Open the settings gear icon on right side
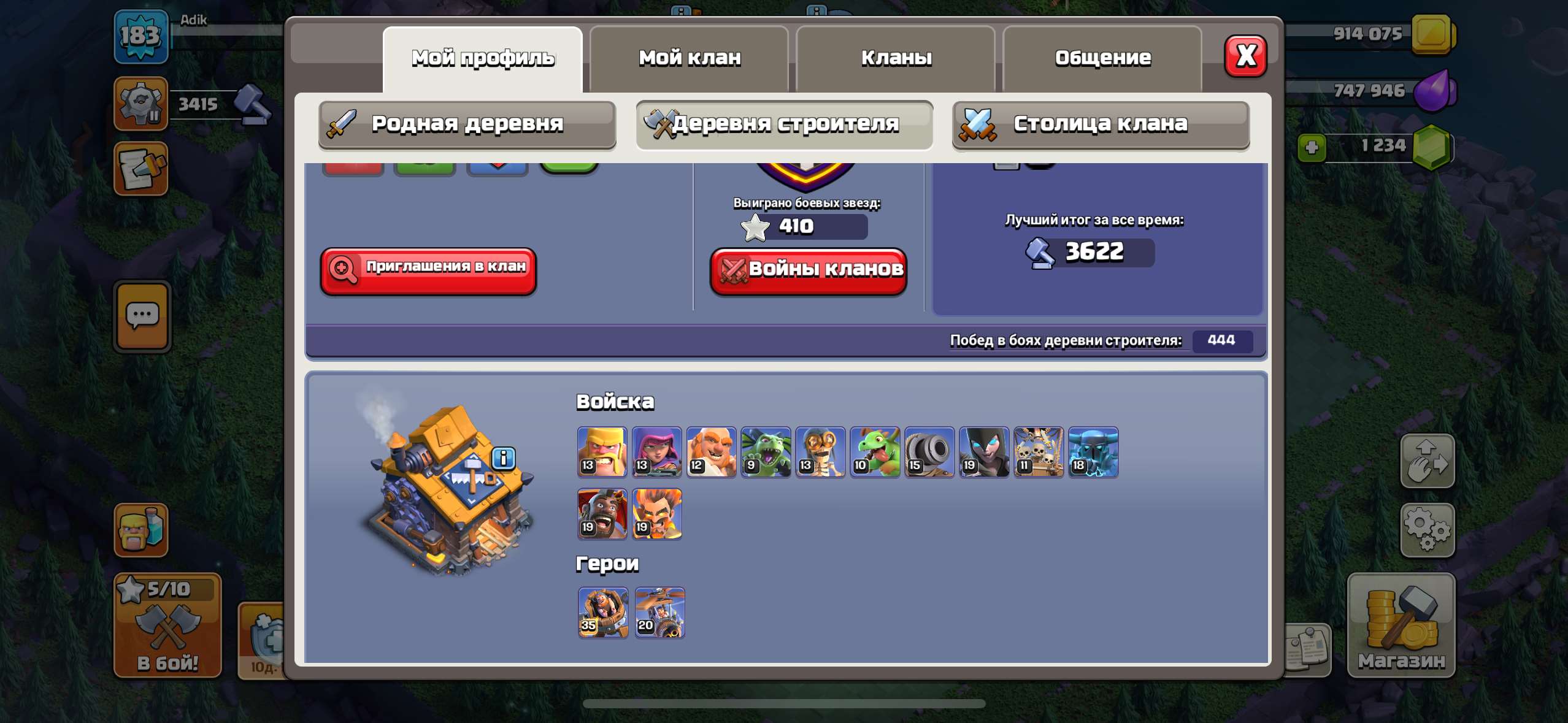The width and height of the screenshot is (1568, 723). tap(1428, 529)
